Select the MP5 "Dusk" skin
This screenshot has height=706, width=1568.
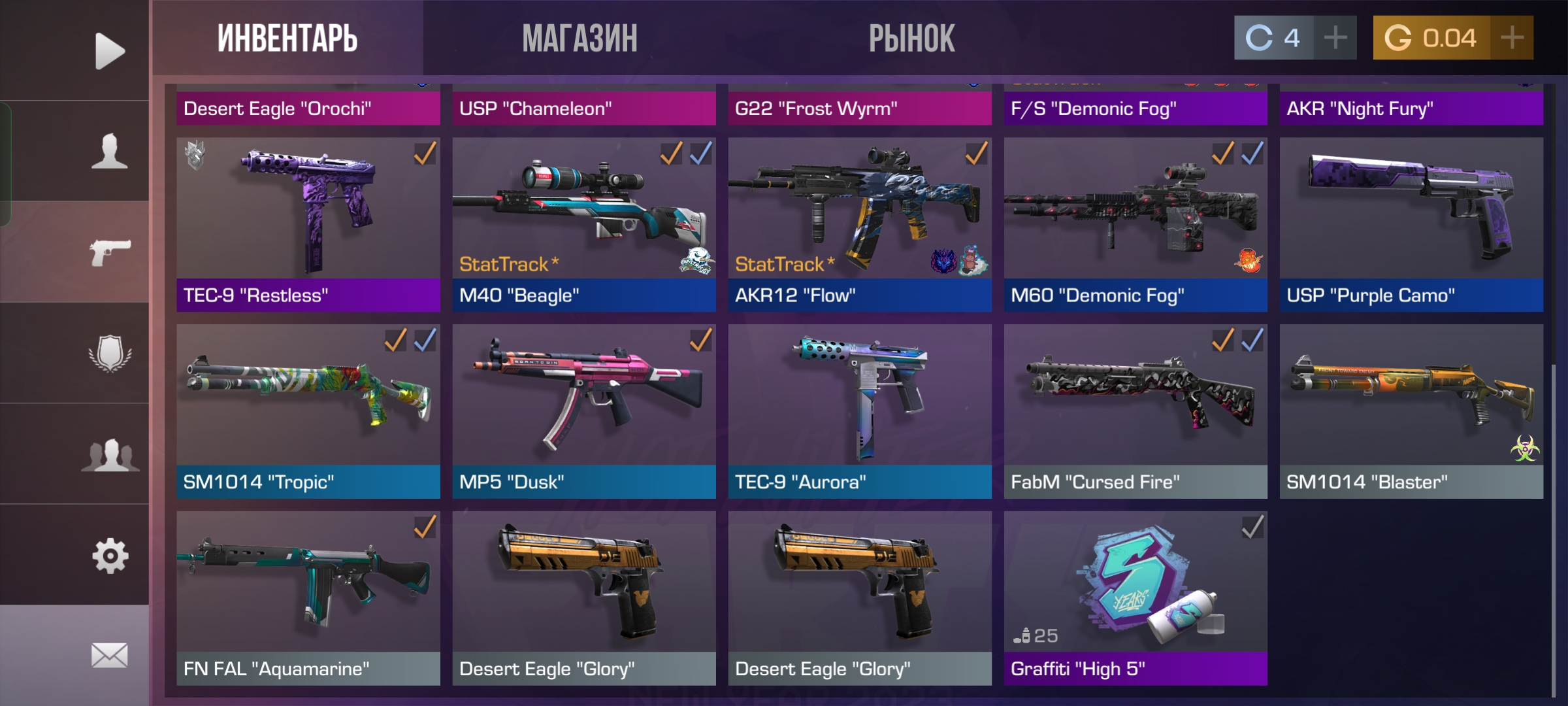[583, 411]
